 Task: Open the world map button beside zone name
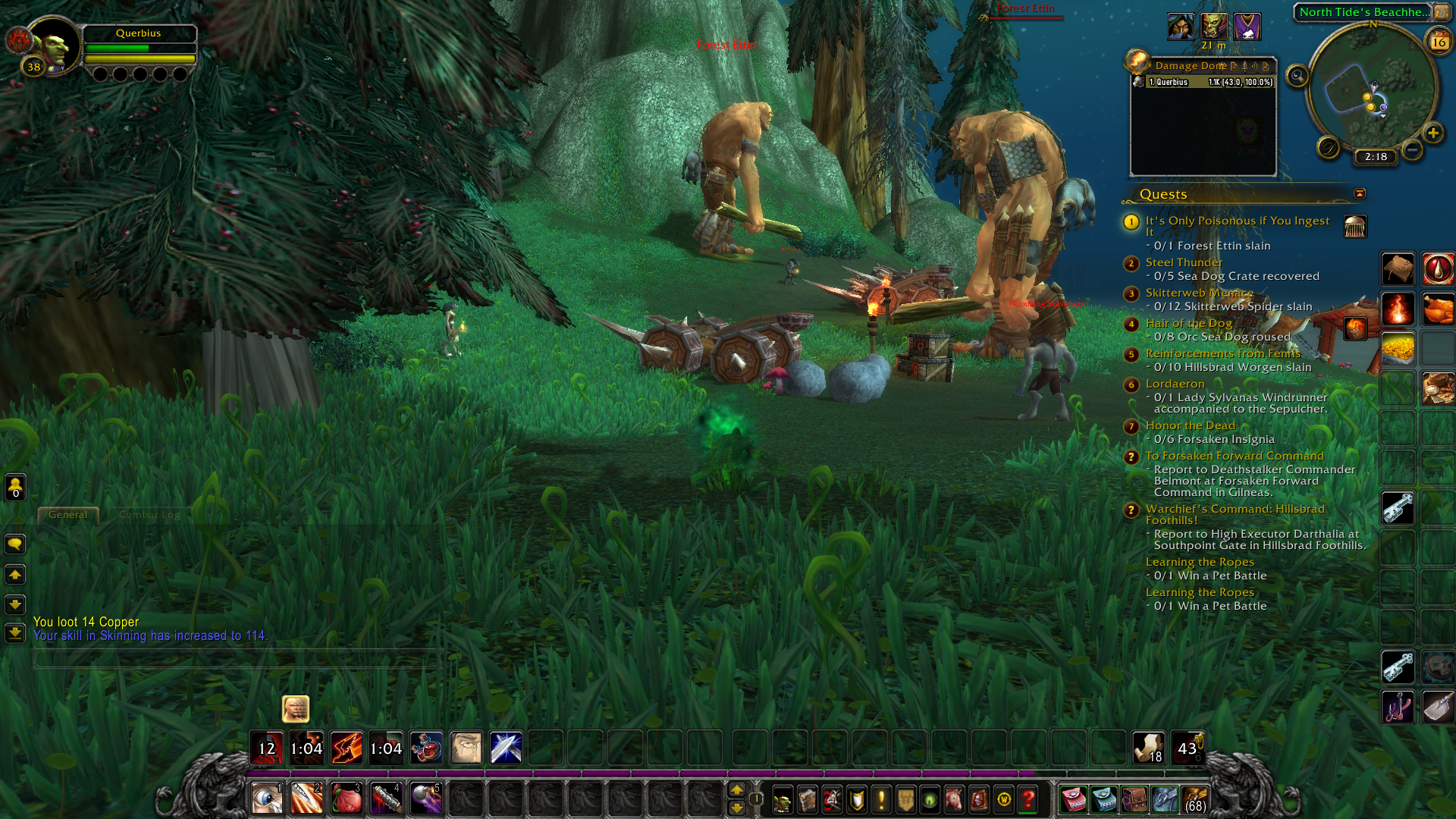[1441, 12]
